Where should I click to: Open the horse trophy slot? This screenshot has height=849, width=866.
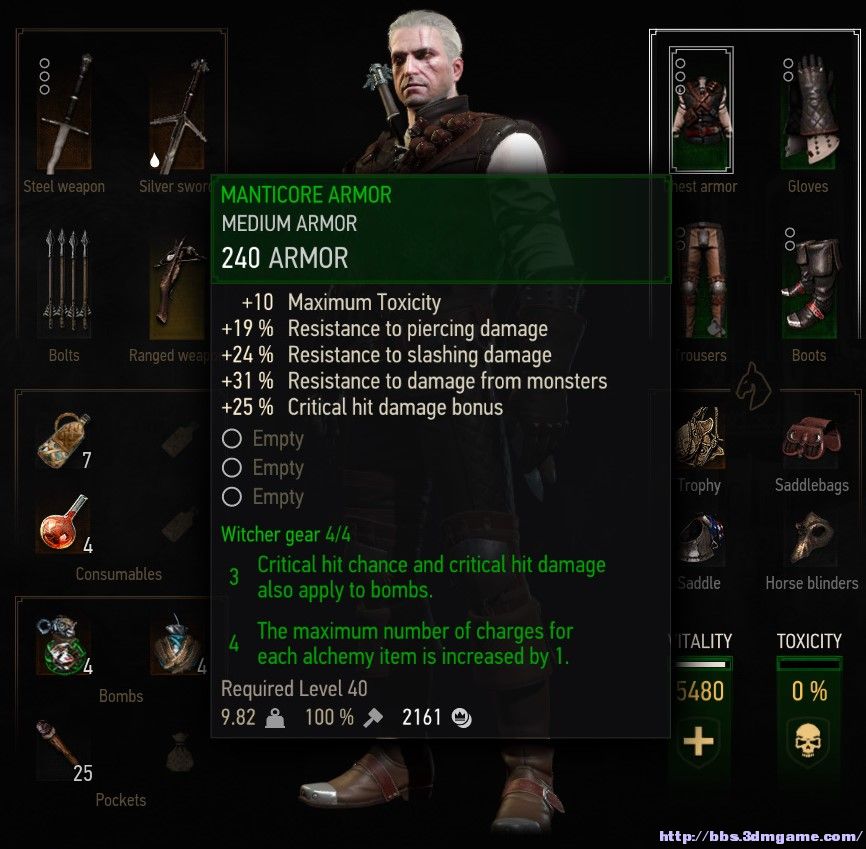pos(700,438)
